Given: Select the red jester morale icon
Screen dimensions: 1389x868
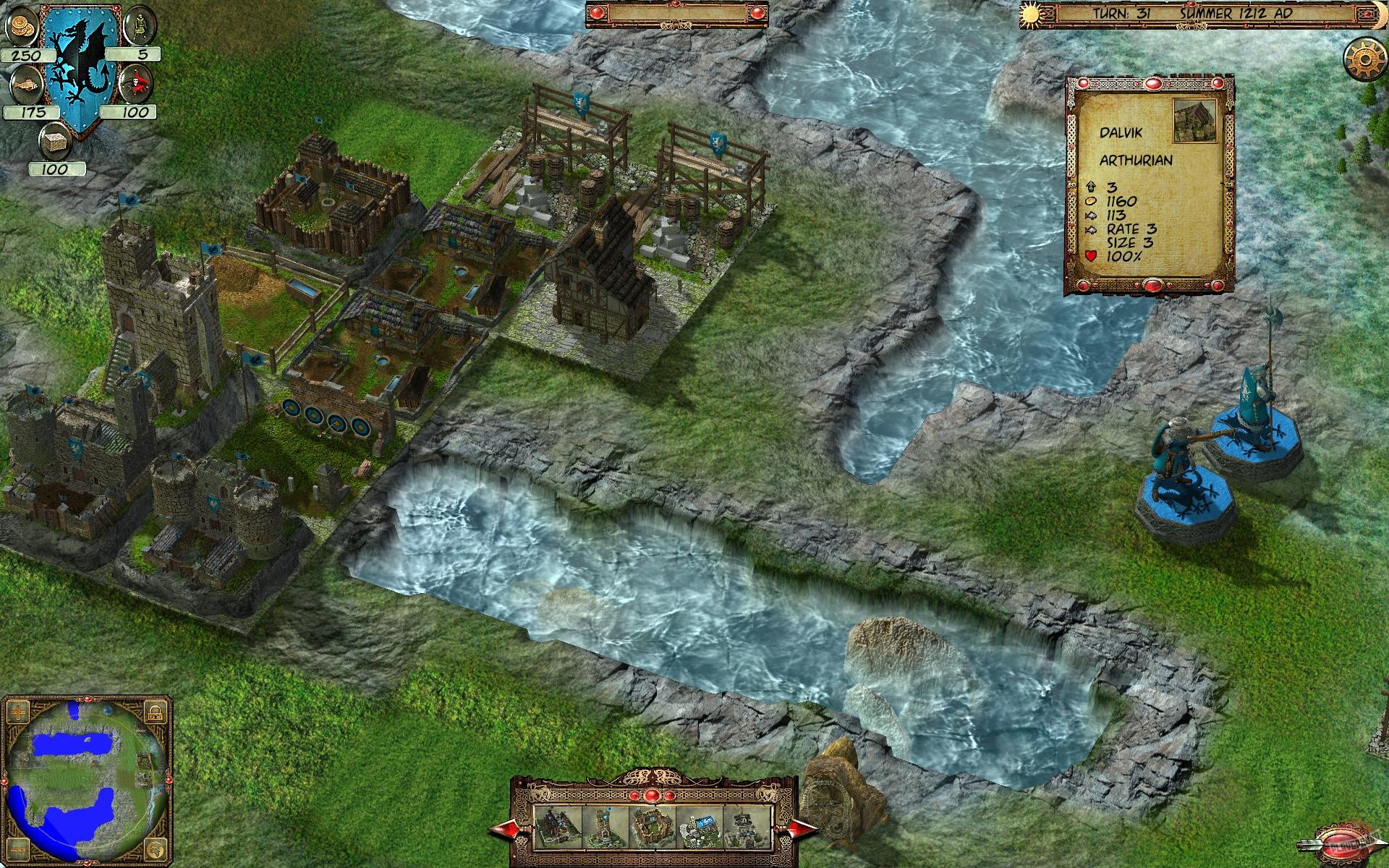Looking at the screenshot, I should click(x=137, y=83).
